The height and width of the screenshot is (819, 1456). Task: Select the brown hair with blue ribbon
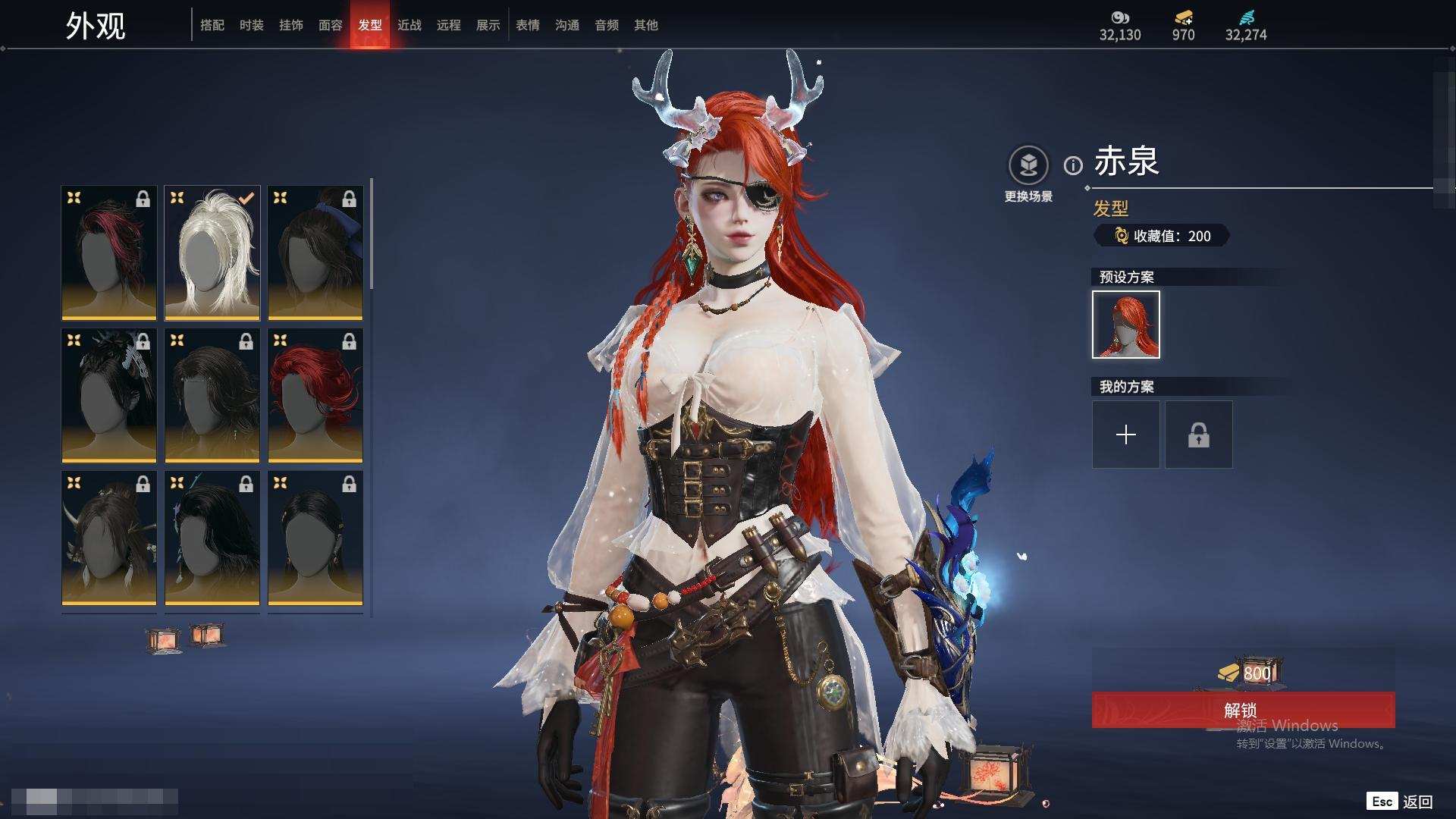[x=315, y=253]
